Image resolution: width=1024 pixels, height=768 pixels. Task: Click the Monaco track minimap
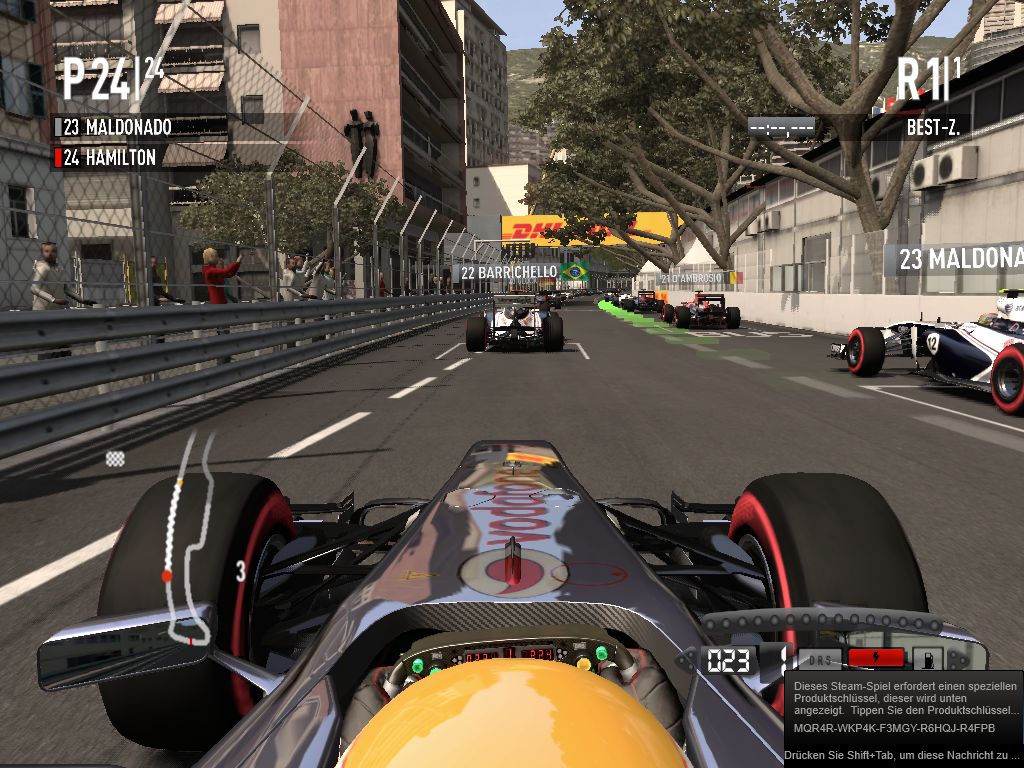[188, 540]
